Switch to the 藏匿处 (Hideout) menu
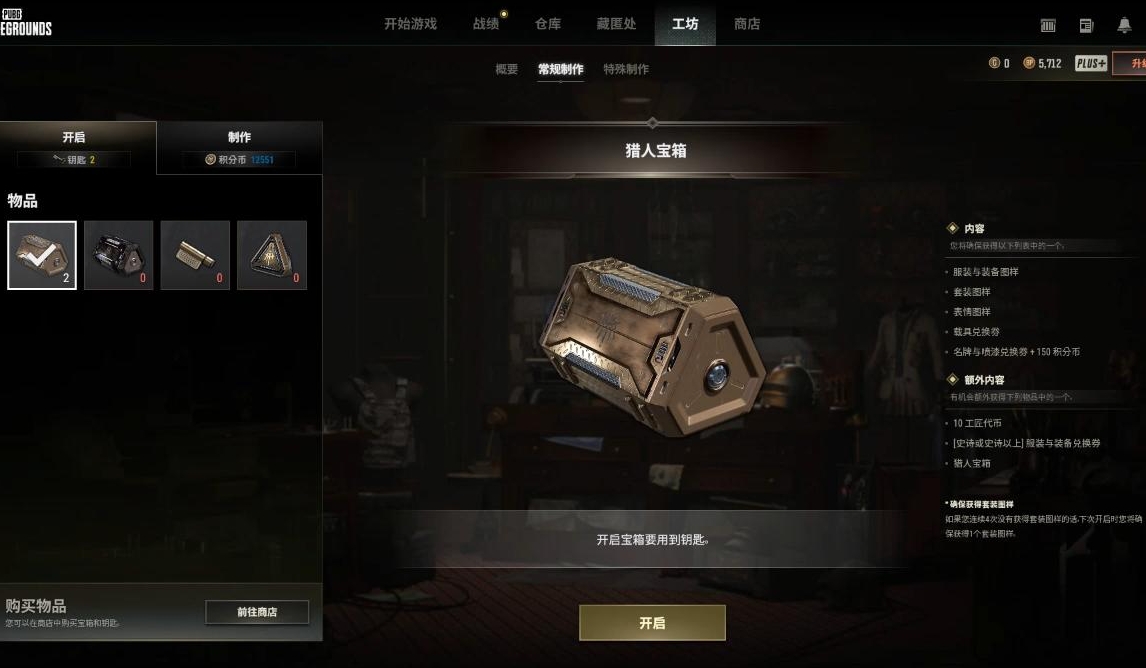This screenshot has height=668, width=1146. point(616,24)
